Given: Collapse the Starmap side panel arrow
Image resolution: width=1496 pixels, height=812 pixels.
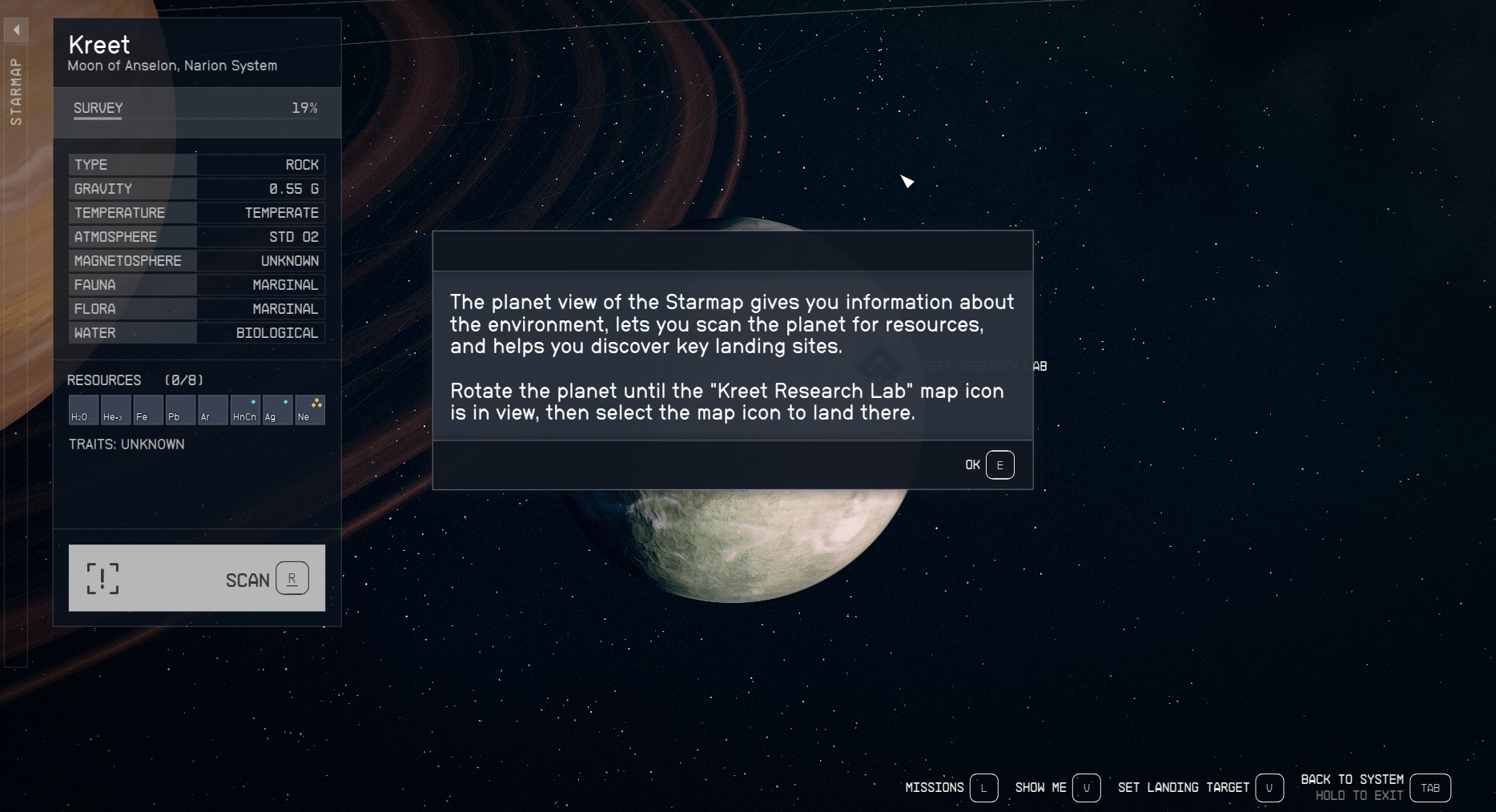Looking at the screenshot, I should pos(16,30).
